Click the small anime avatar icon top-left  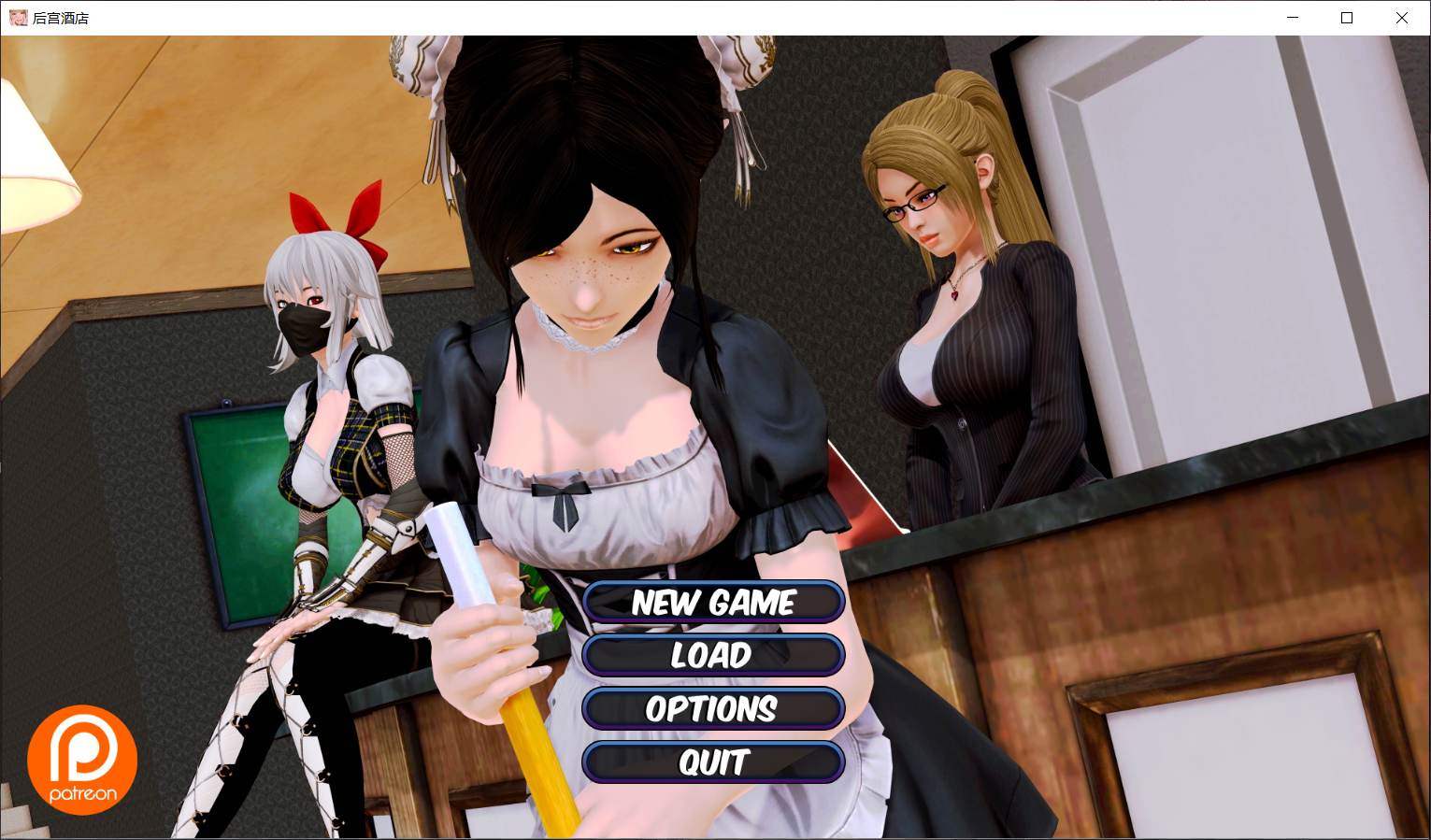coord(18,17)
